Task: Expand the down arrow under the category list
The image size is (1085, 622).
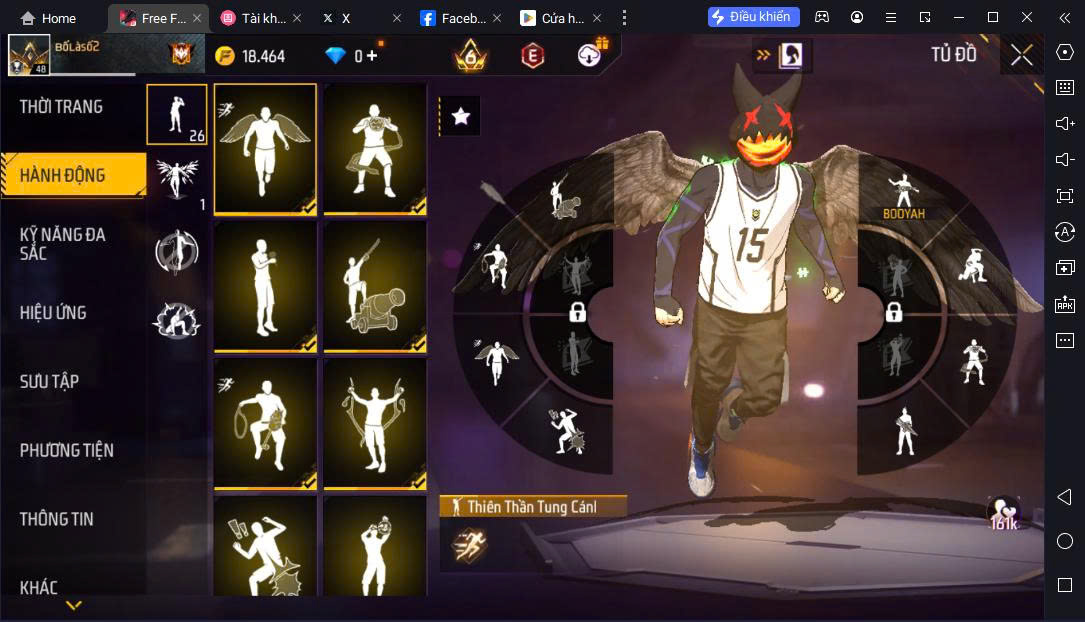Action: pos(73,606)
